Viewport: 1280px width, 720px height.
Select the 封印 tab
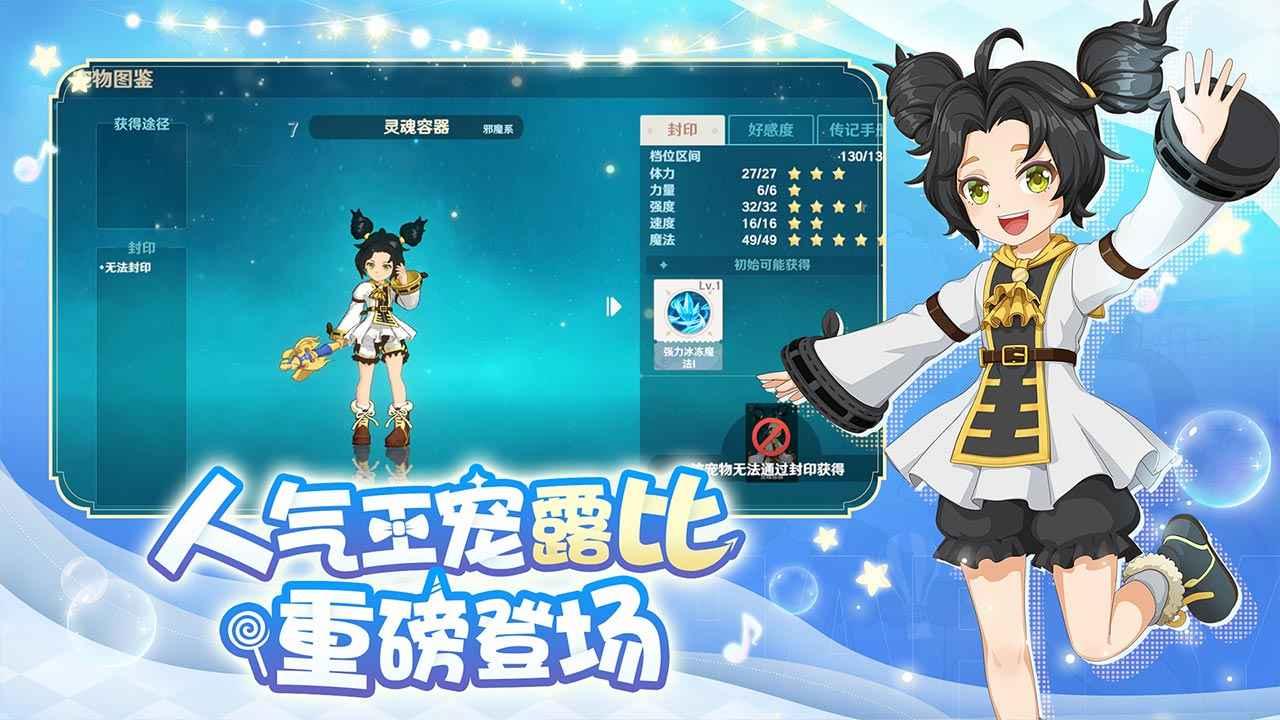683,127
